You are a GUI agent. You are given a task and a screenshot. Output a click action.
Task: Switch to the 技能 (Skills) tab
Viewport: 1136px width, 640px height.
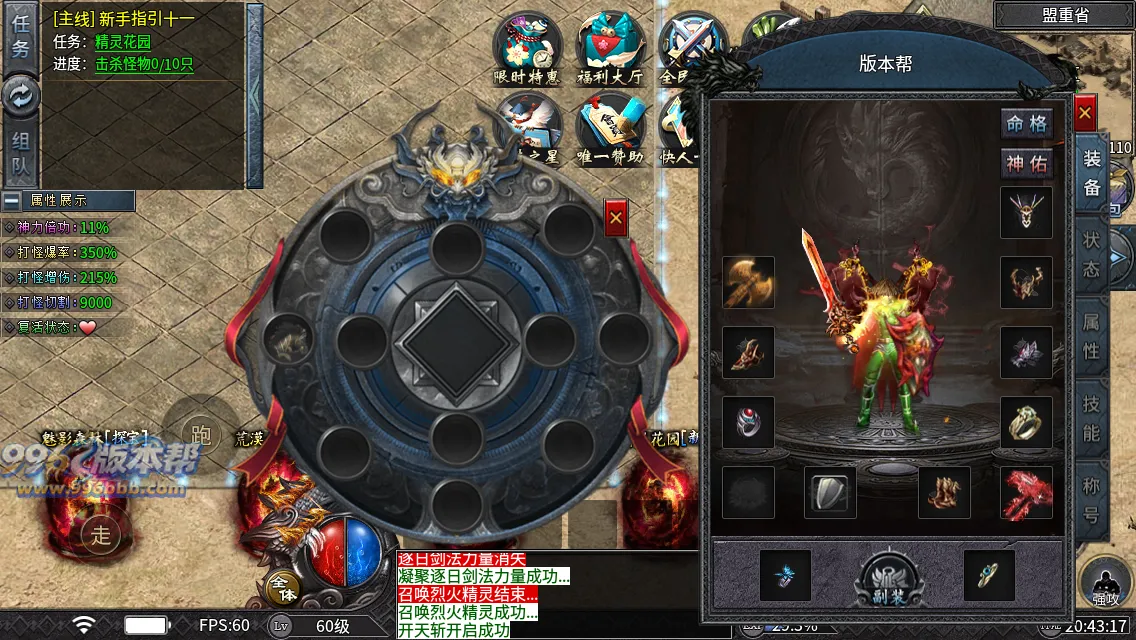[x=1091, y=418]
